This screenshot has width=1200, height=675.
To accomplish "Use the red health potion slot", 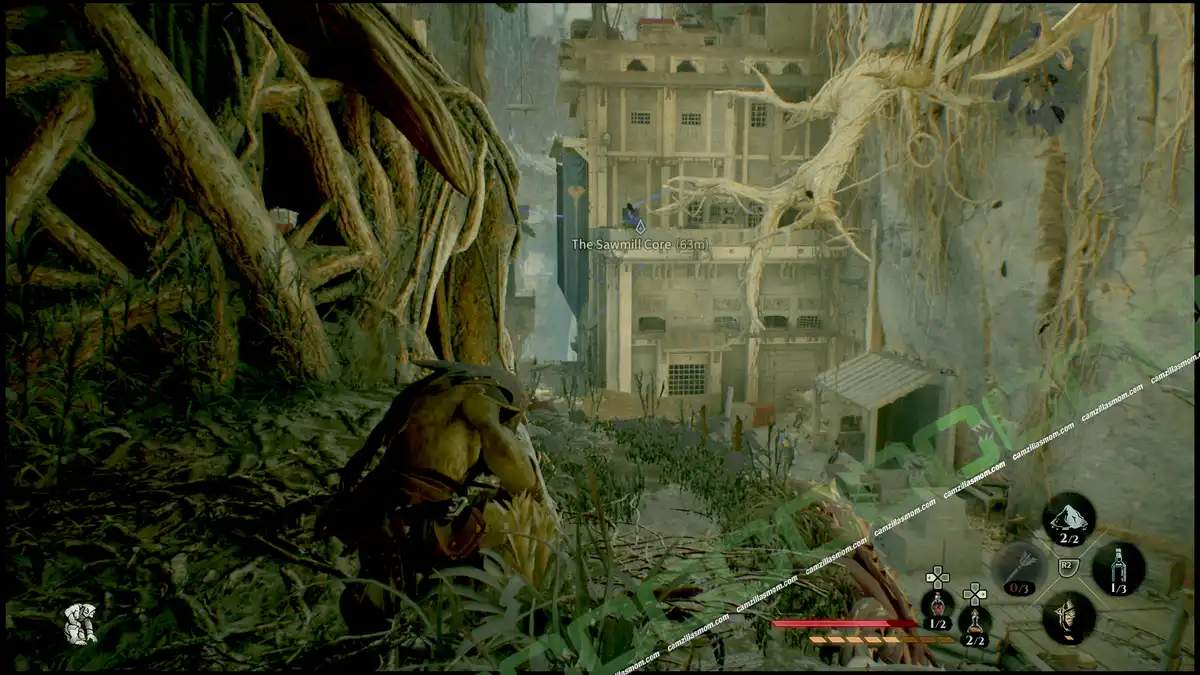I will tap(937, 606).
